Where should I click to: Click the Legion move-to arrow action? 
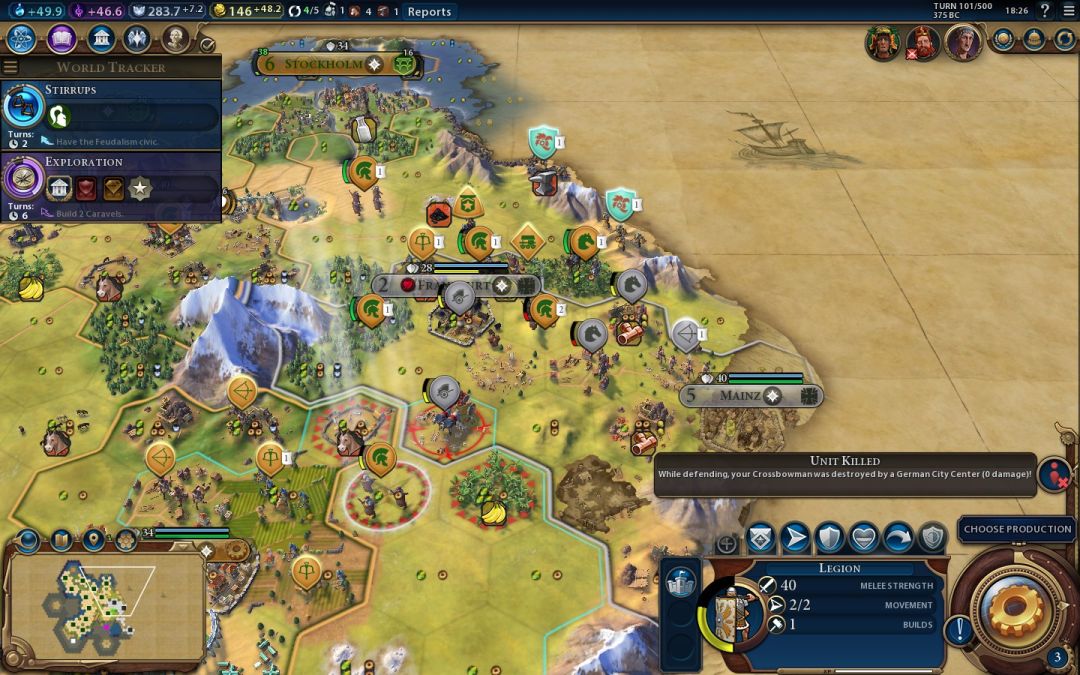795,538
